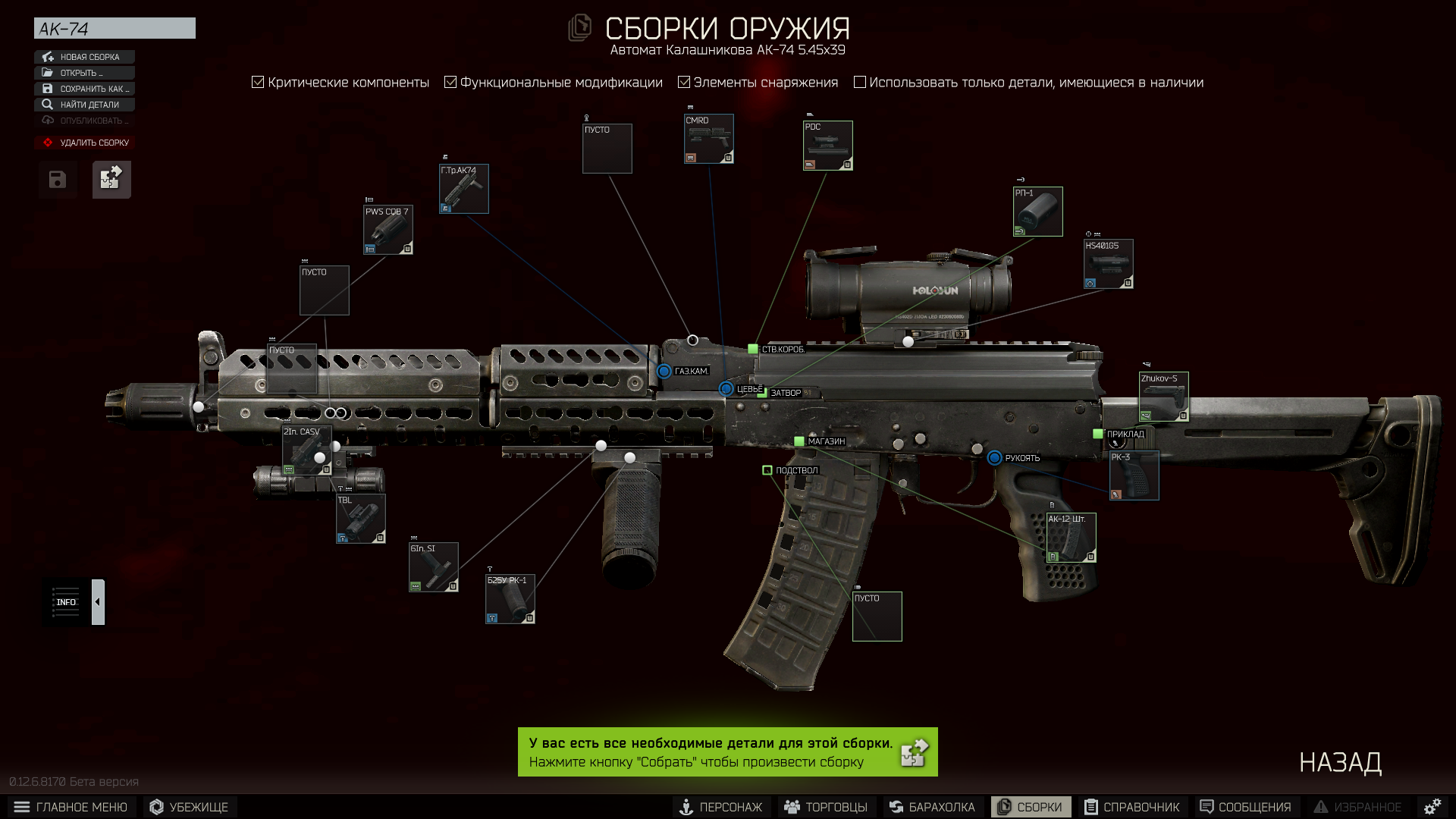Image resolution: width=1456 pixels, height=819 pixels.
Task: Select the РК-3 pistol grip slot
Action: [x=1134, y=475]
